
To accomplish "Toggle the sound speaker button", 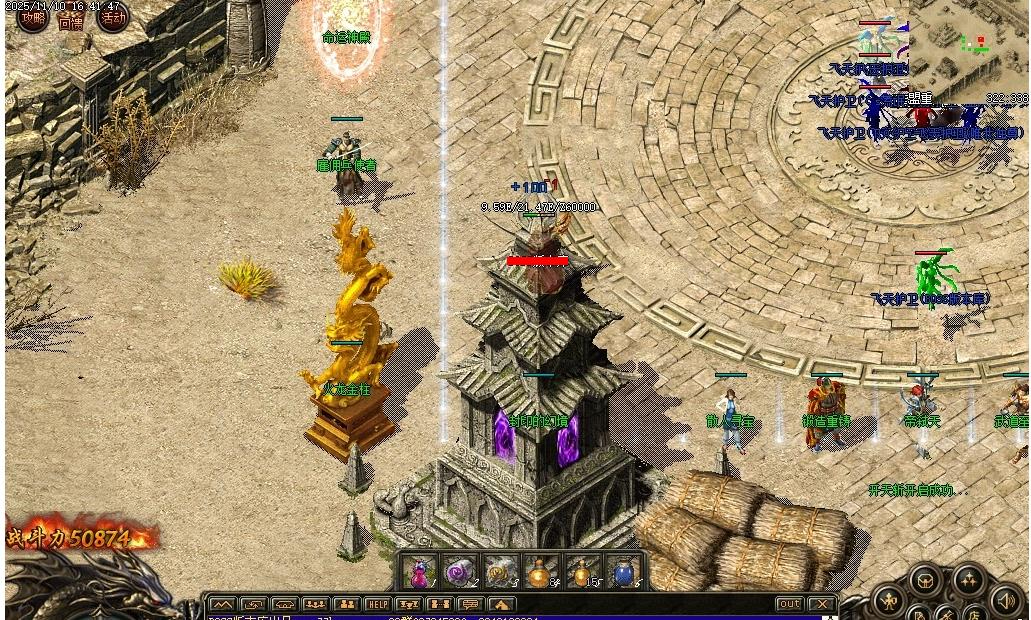I will pyautogui.click(x=1007, y=599).
